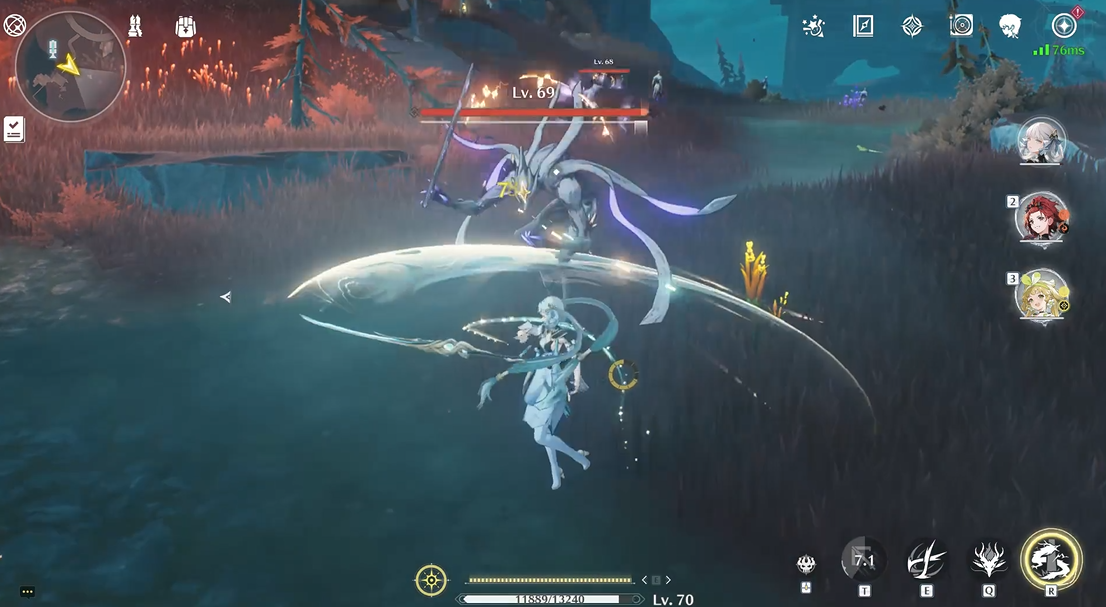Open the chat bubble
This screenshot has width=1106, height=607.
(27, 592)
